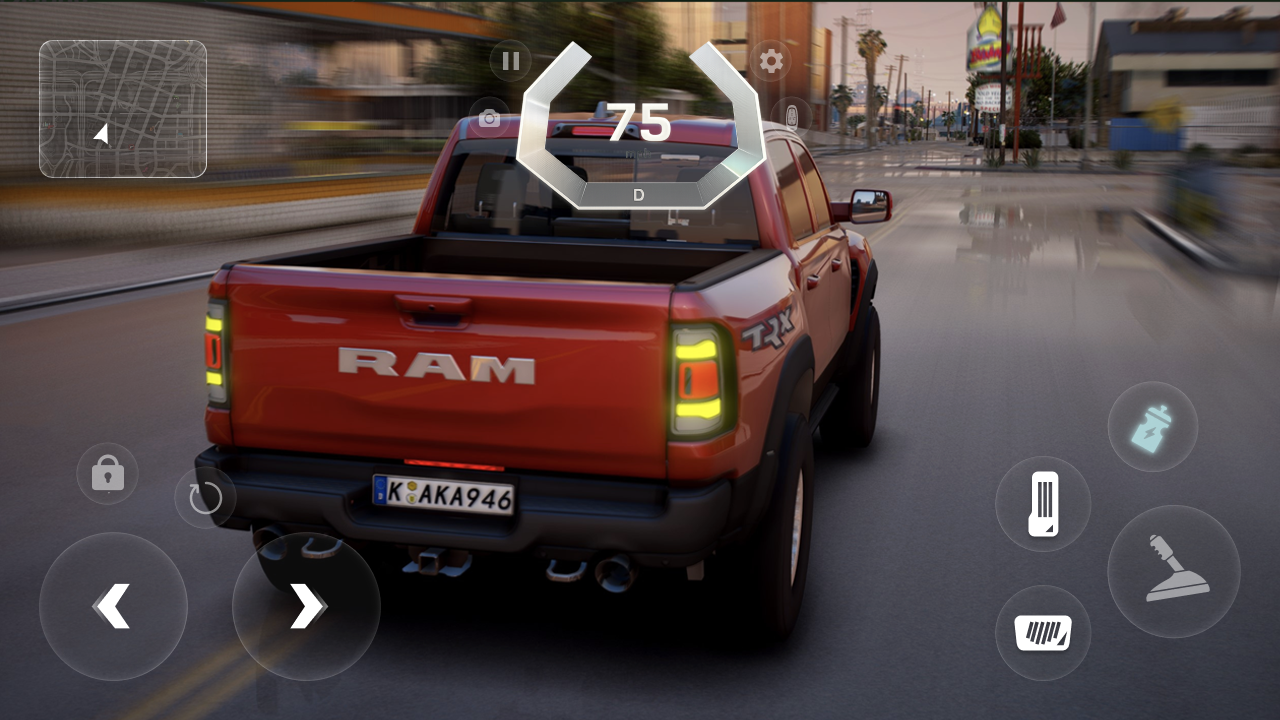Open the settings gear menu
The image size is (1280, 720).
click(x=771, y=61)
